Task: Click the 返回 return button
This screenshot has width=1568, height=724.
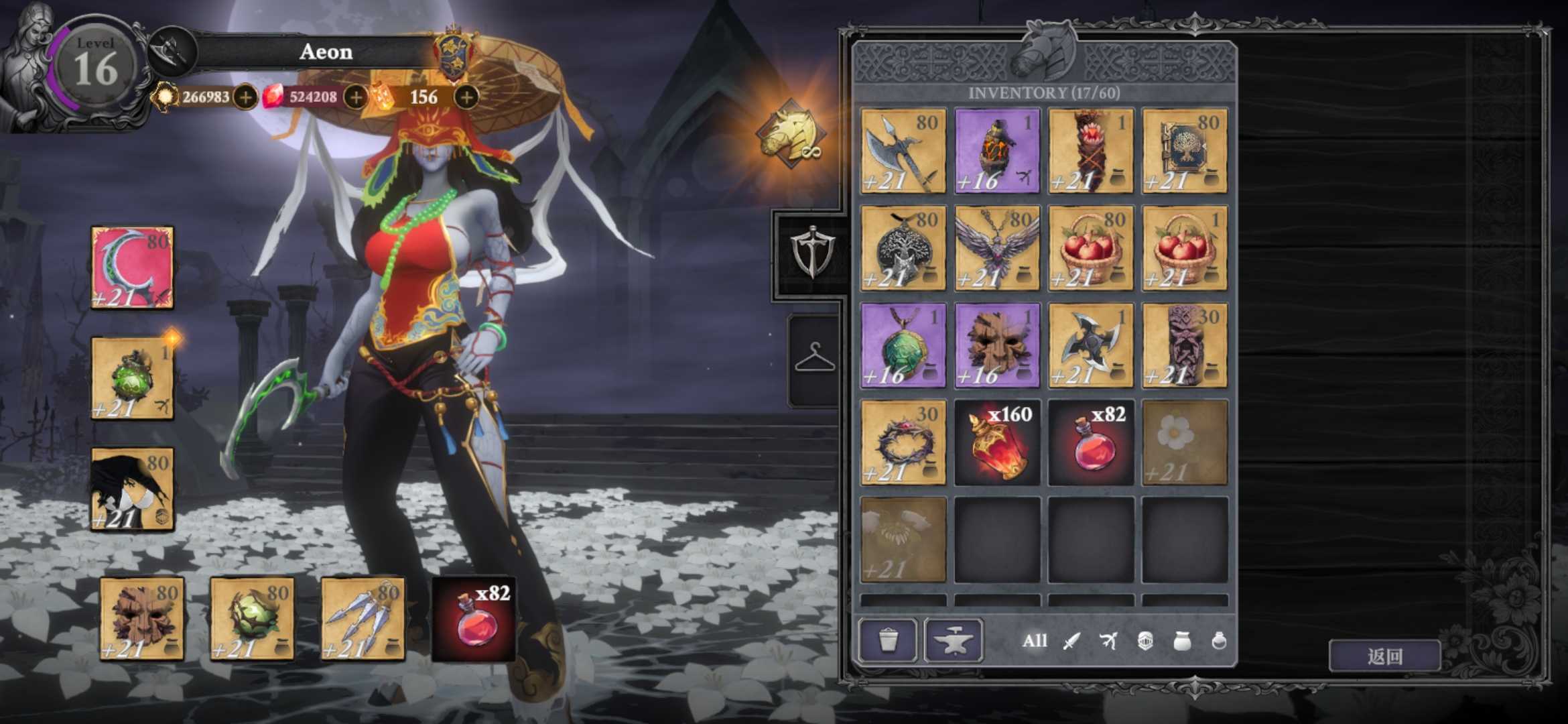Action: pos(1384,656)
